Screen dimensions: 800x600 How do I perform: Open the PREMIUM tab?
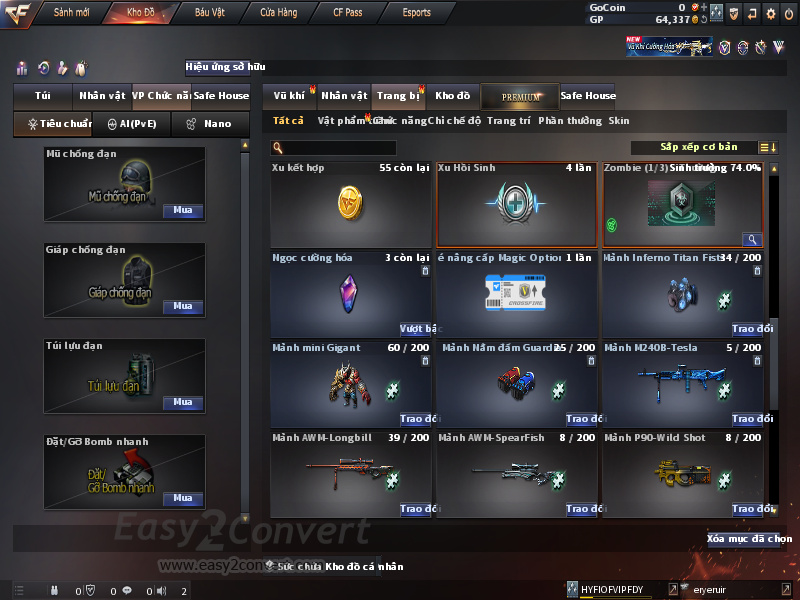pyautogui.click(x=521, y=96)
